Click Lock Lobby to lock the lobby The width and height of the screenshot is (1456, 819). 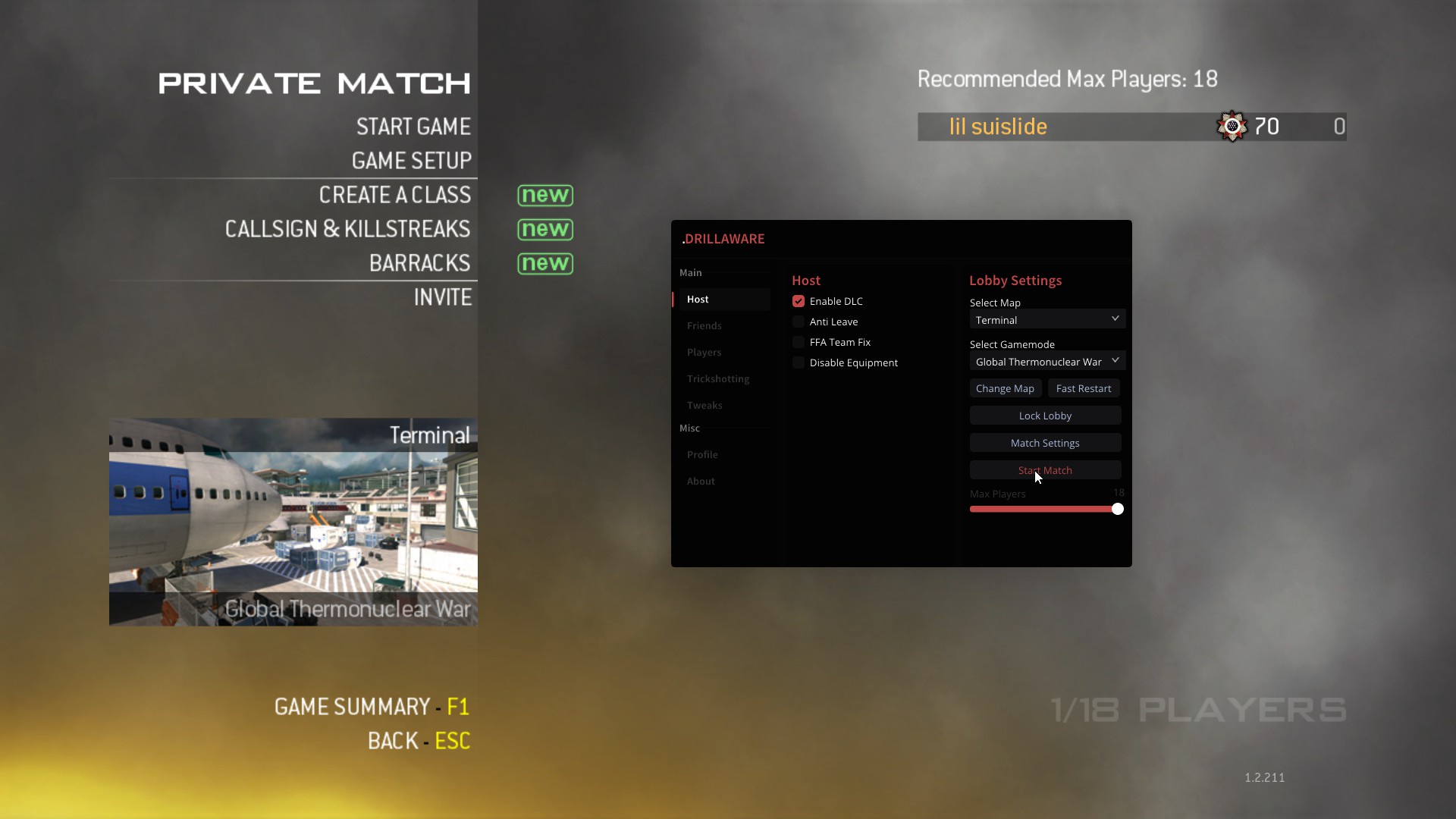click(1045, 416)
